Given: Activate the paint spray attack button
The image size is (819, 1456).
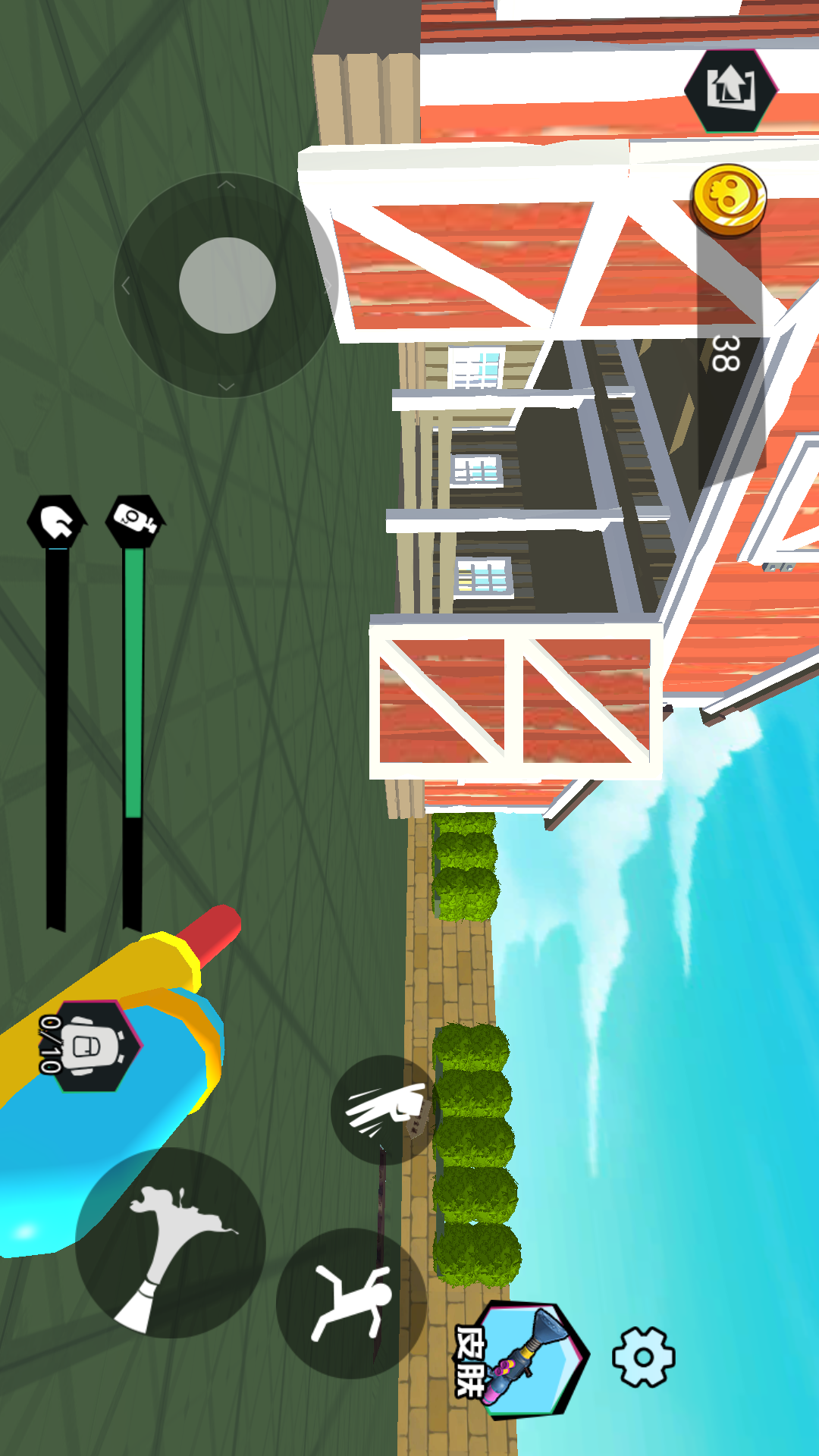Looking at the screenshot, I should click(170, 1244).
